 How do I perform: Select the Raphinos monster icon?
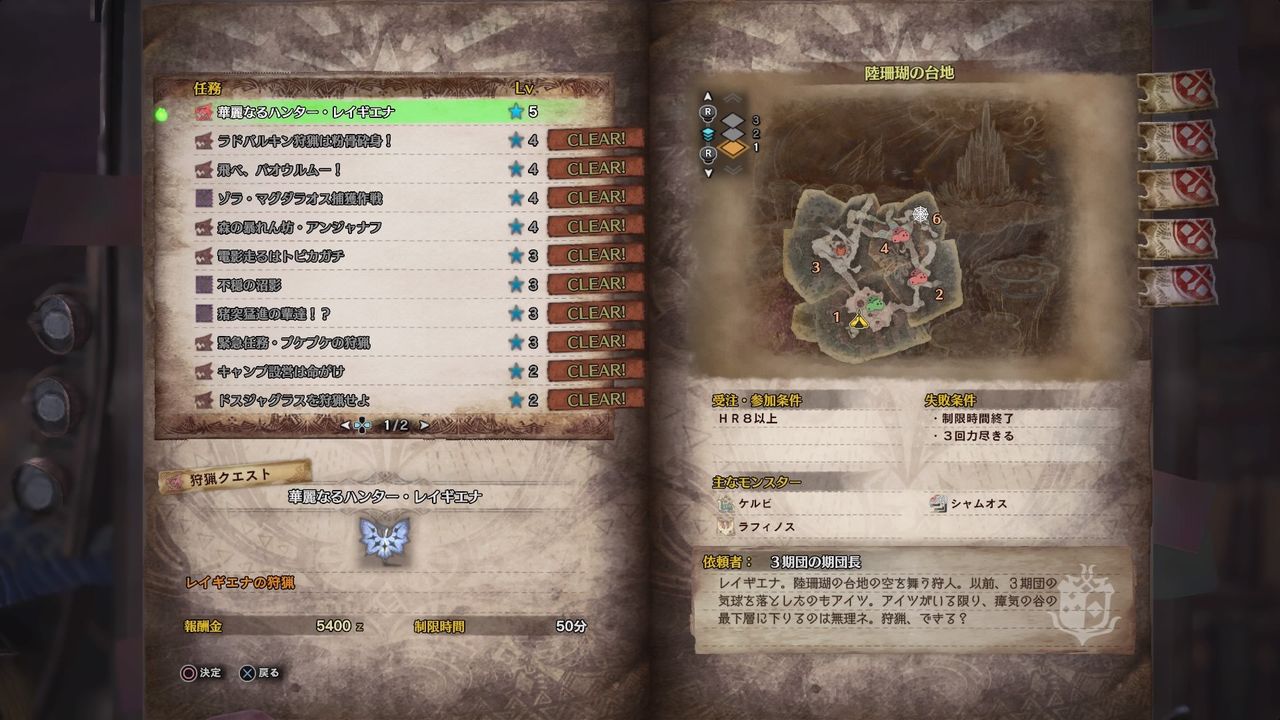pyautogui.click(x=725, y=527)
